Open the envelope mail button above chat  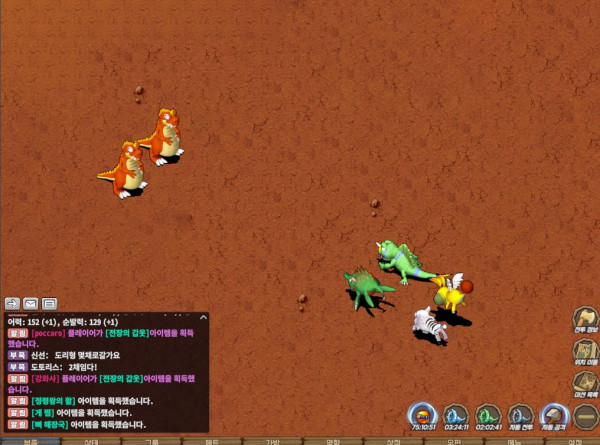click(31, 302)
